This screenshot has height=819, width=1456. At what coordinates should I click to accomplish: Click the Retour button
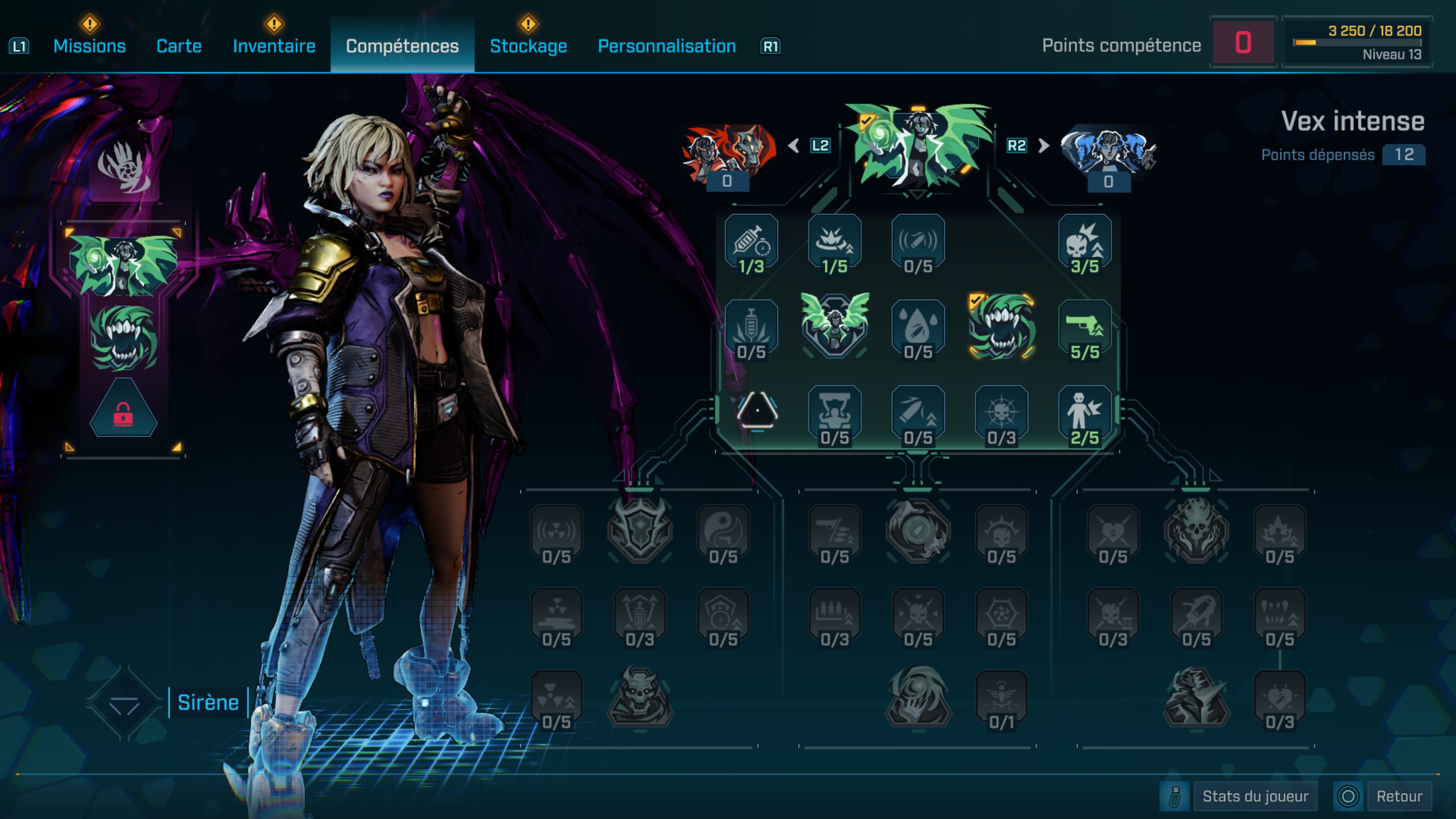[1399, 796]
